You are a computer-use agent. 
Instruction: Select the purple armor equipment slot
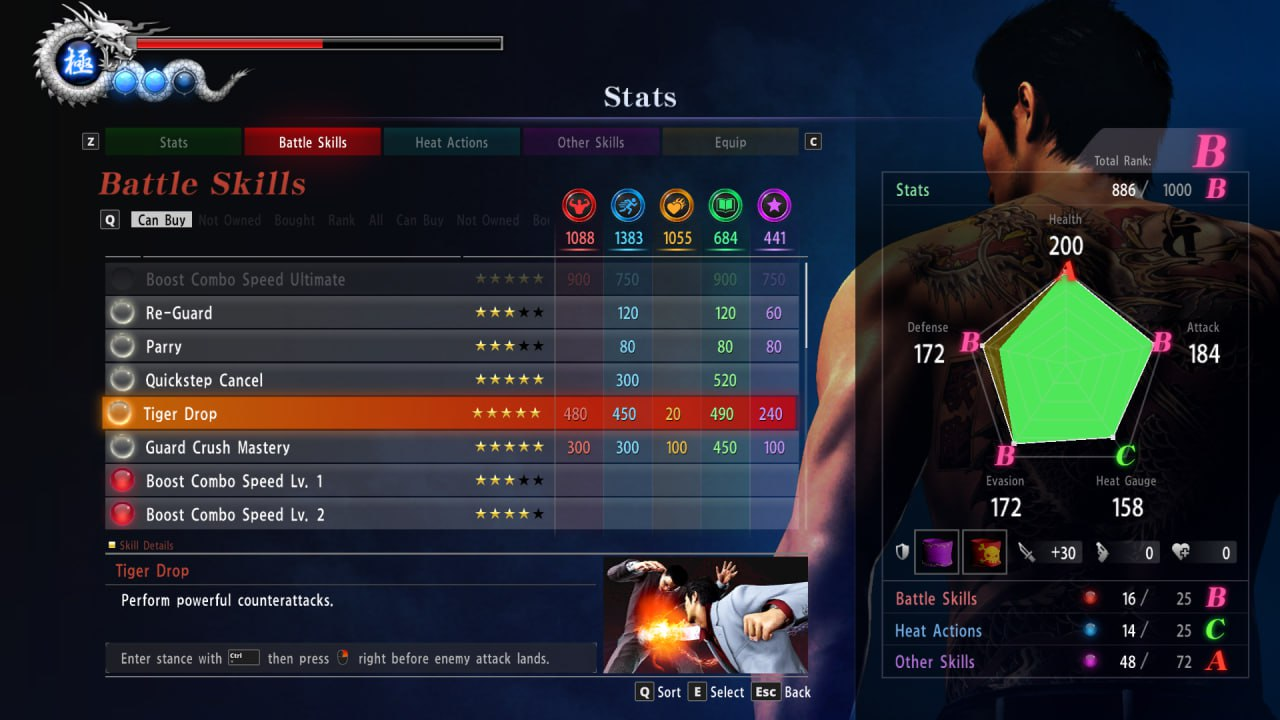pos(937,552)
